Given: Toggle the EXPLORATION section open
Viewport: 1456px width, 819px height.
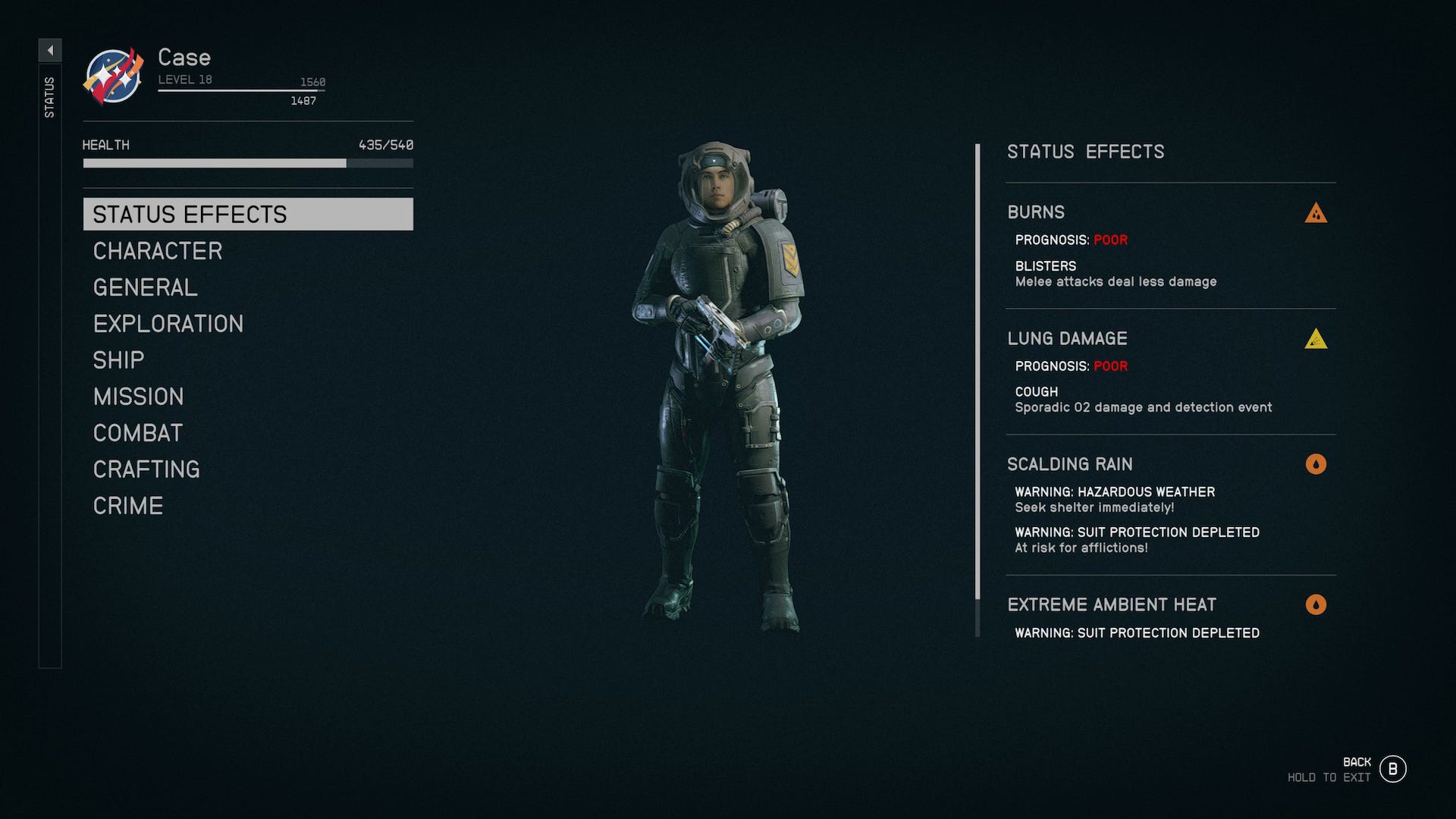Looking at the screenshot, I should pyautogui.click(x=168, y=324).
